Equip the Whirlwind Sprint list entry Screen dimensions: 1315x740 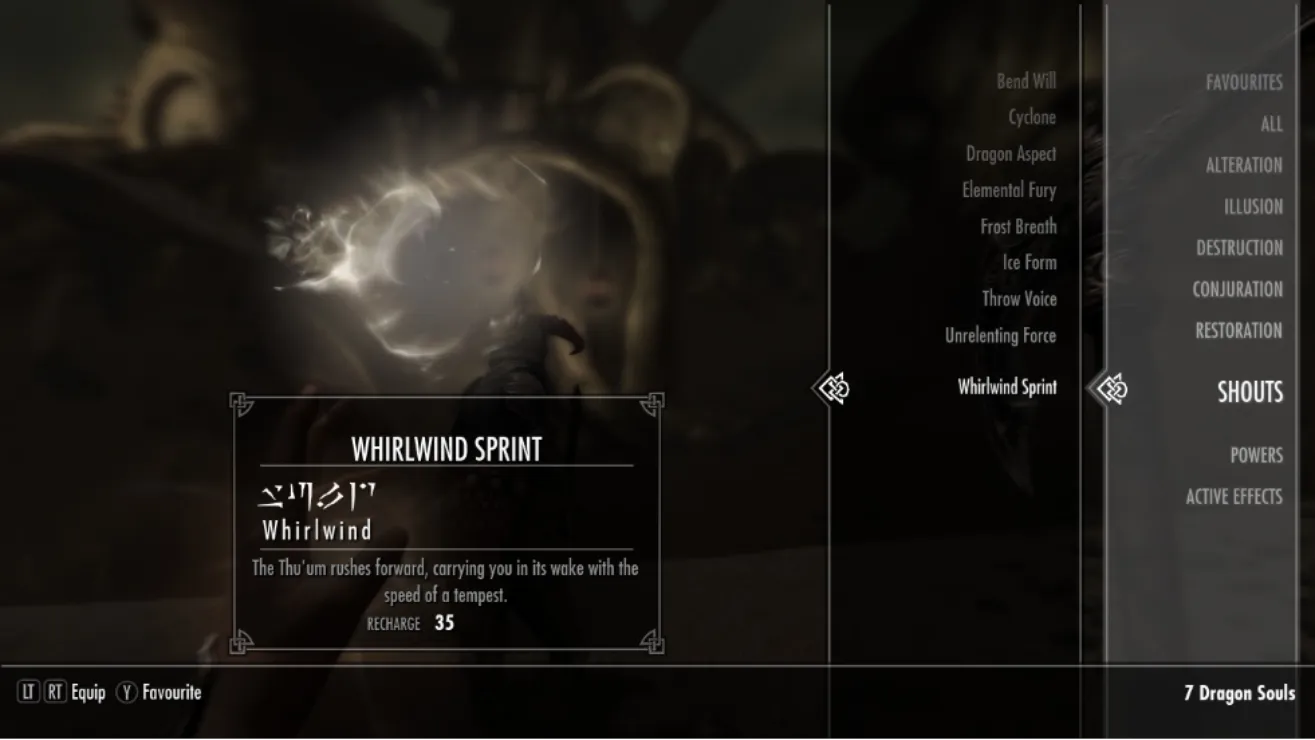click(x=1006, y=387)
